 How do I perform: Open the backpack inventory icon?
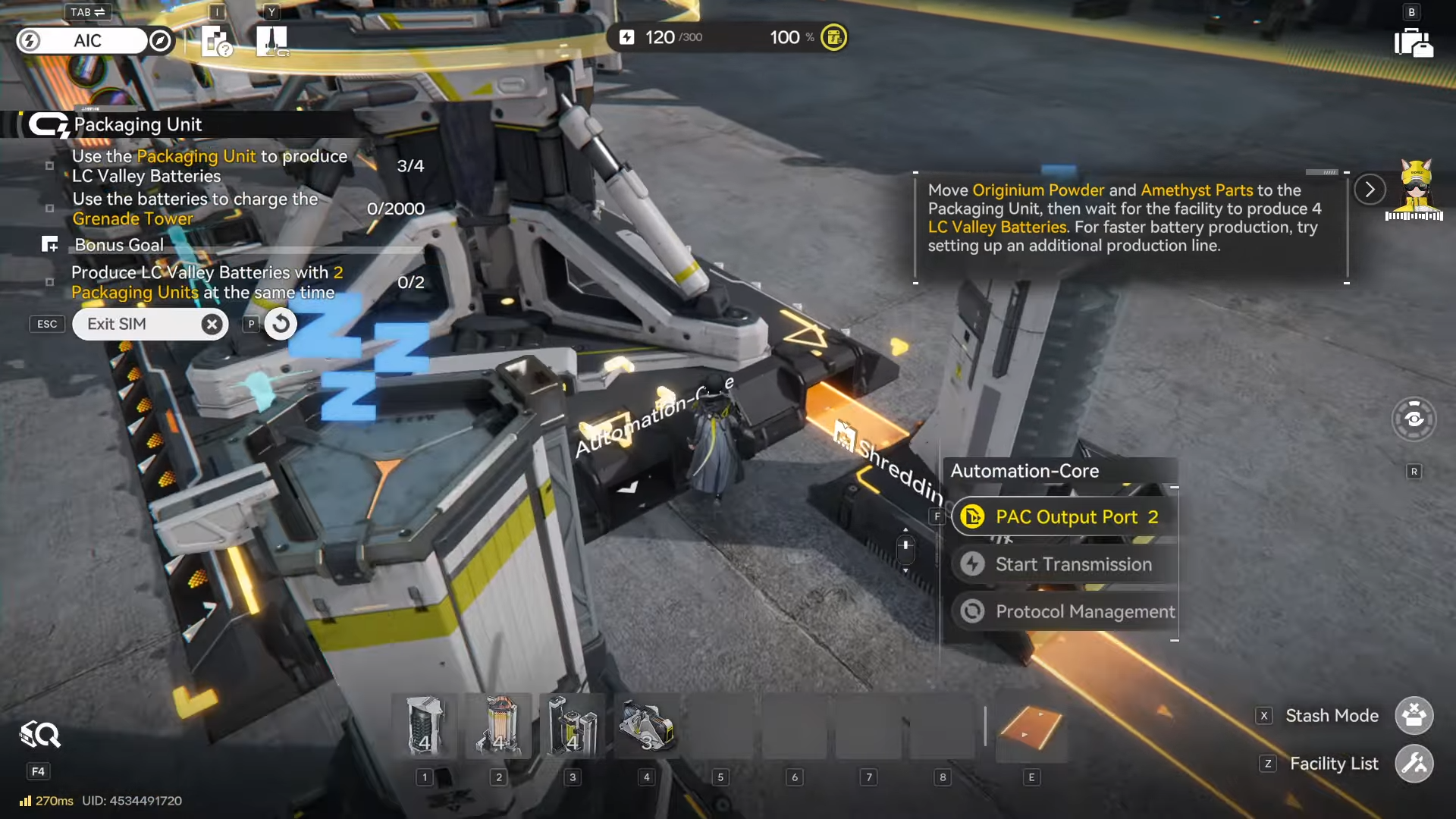point(1413,42)
